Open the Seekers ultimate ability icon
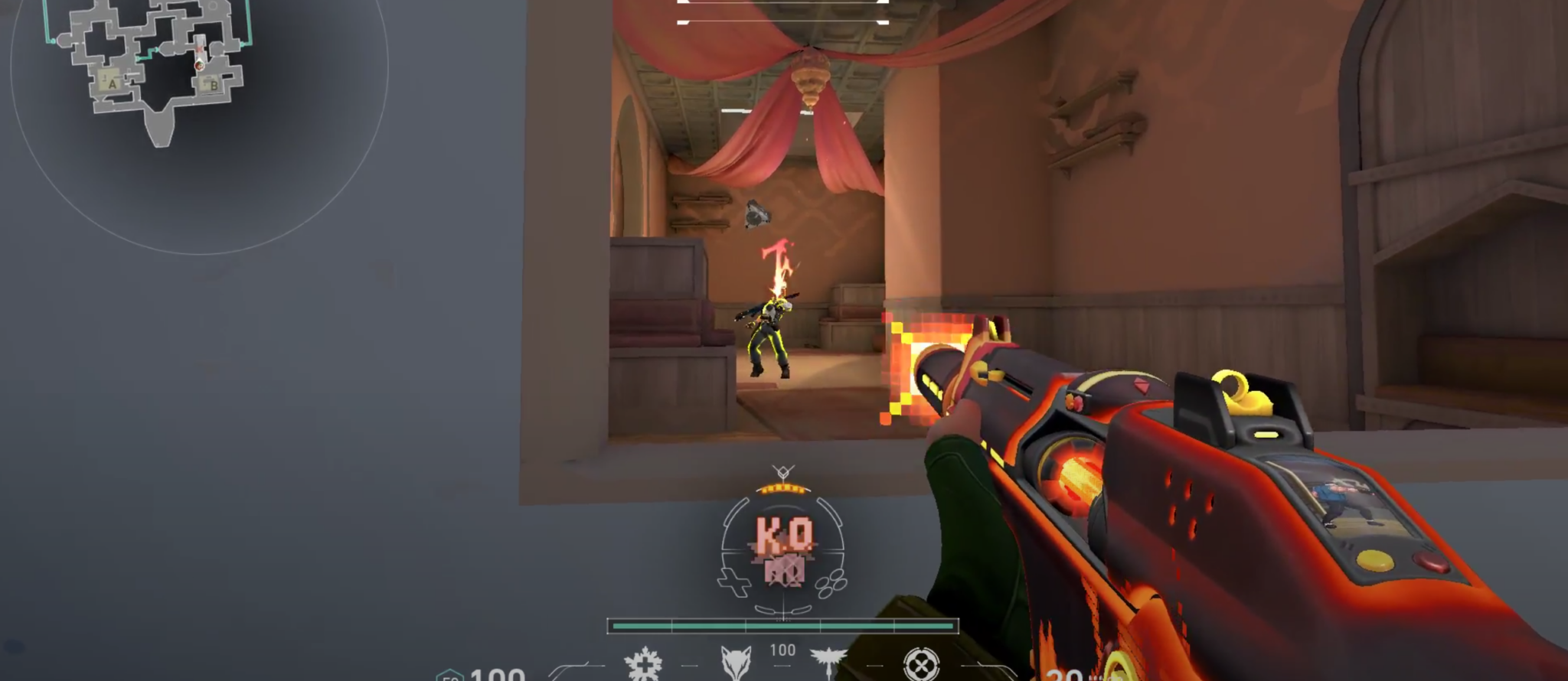This screenshot has width=1568, height=681. (x=923, y=662)
